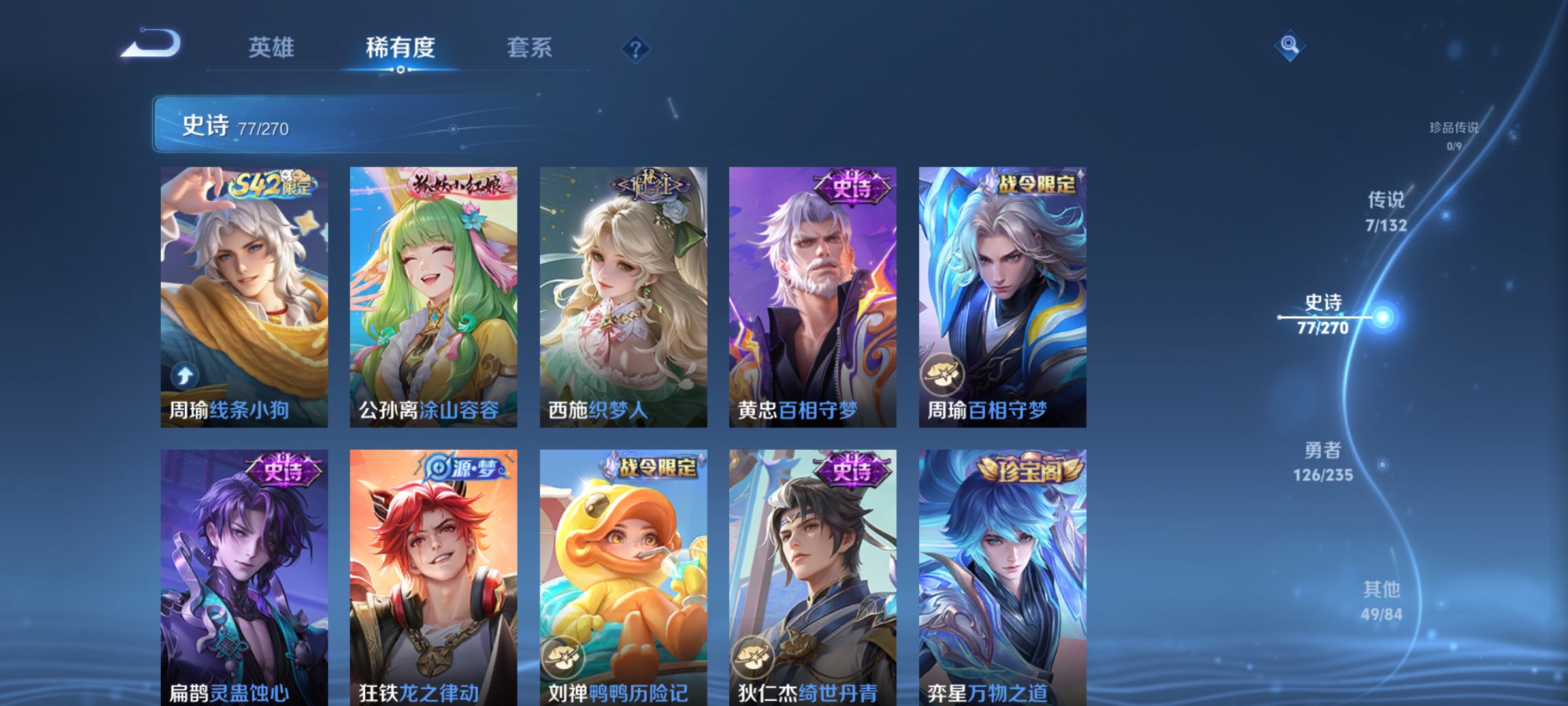
Task: Click the 史诗 badge on 黄忠 card
Action: 852,186
